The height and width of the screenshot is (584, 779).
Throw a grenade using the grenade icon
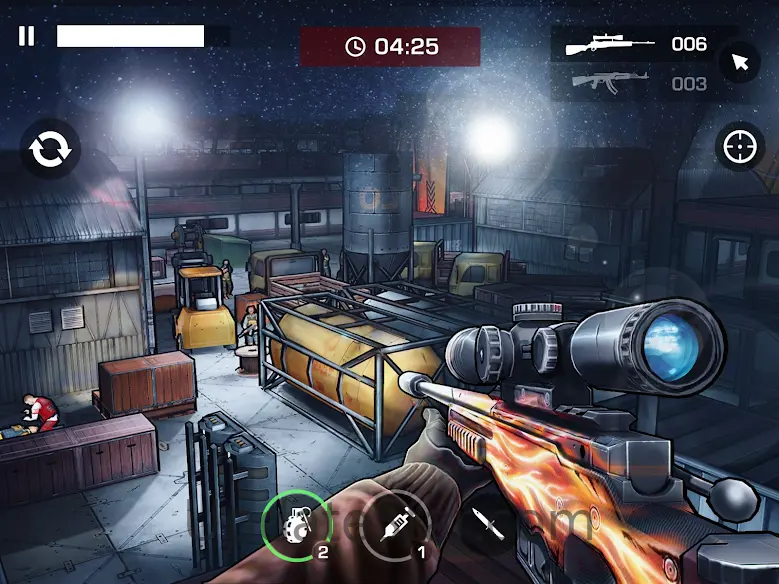[x=295, y=523]
